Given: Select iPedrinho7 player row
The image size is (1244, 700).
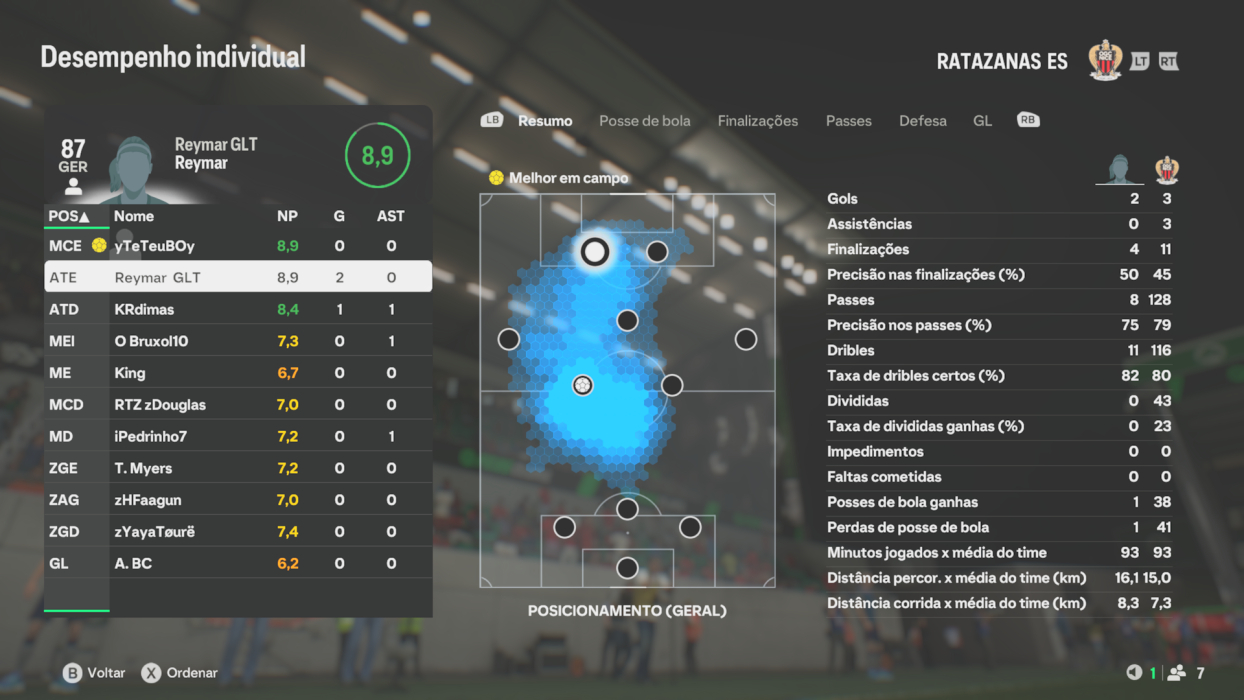Looking at the screenshot, I should pyautogui.click(x=238, y=437).
